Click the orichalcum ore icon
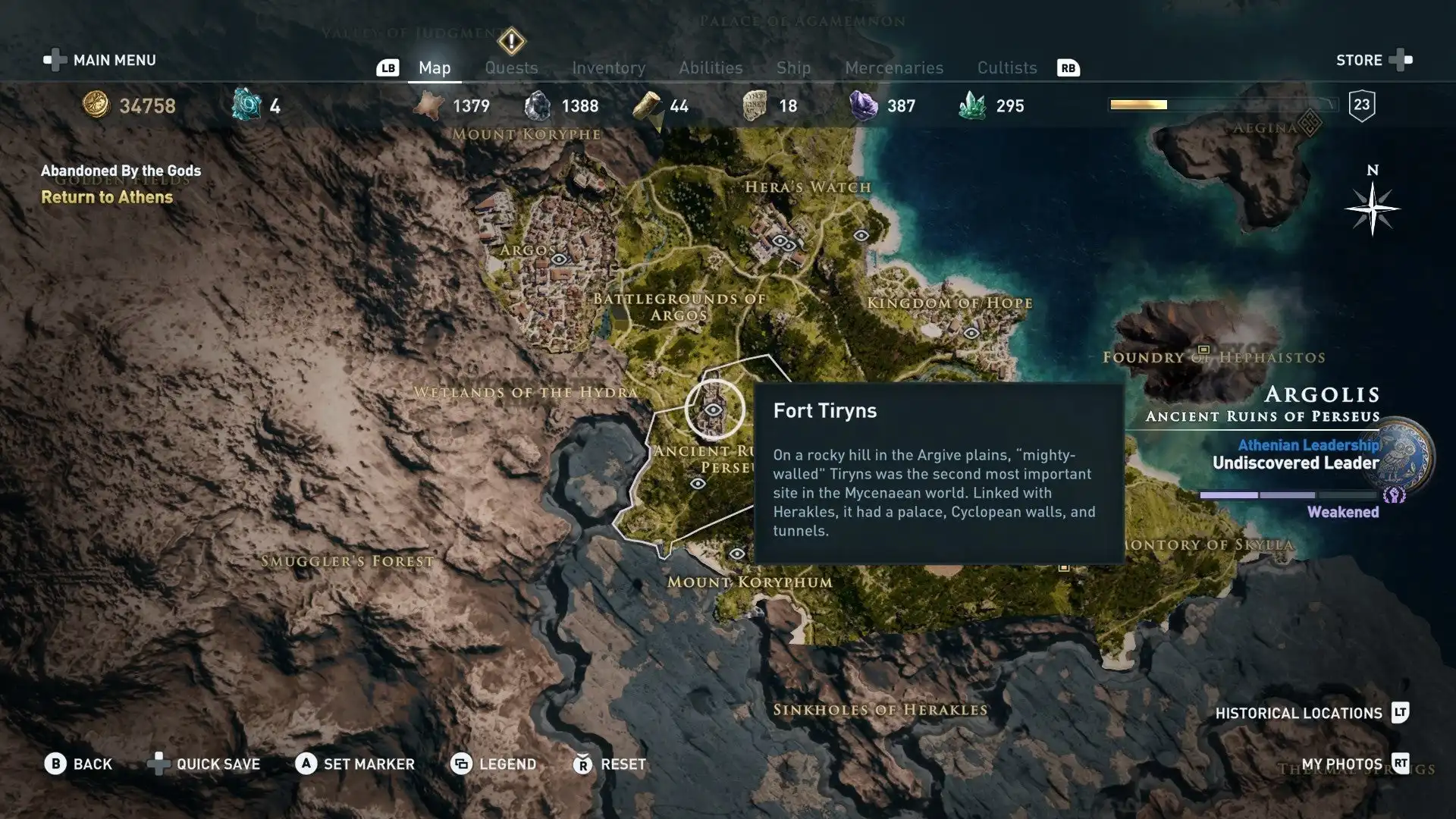This screenshot has height=819, width=1456. (x=246, y=105)
